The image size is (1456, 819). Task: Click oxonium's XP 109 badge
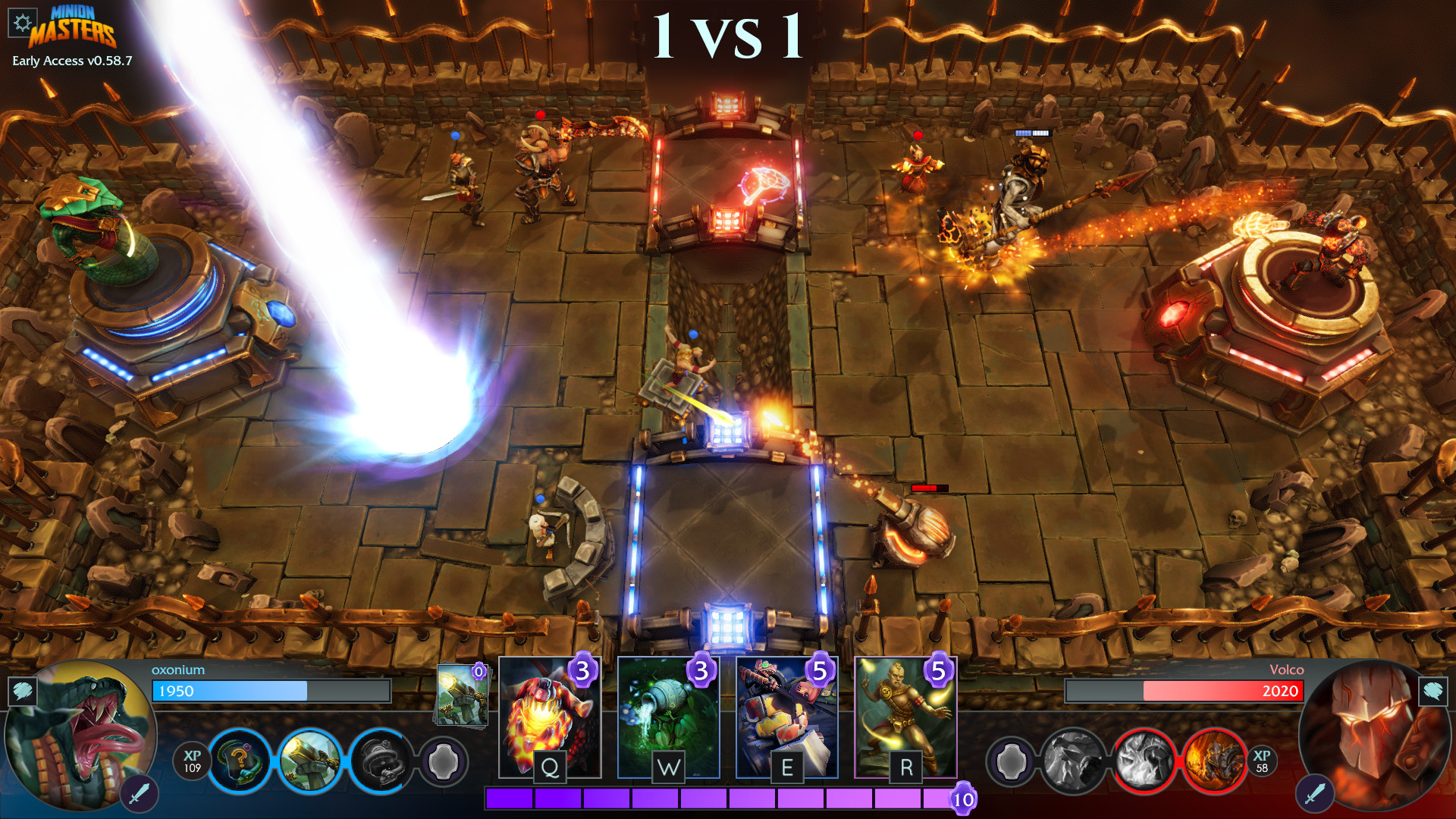tap(192, 762)
